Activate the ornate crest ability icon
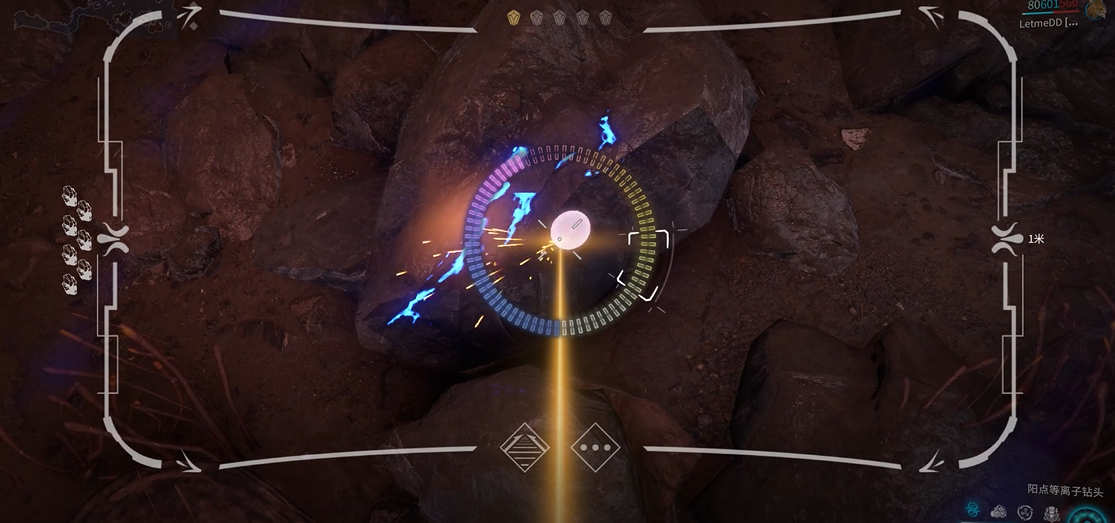Screen dimensions: 1115x523 [x=1052, y=513]
